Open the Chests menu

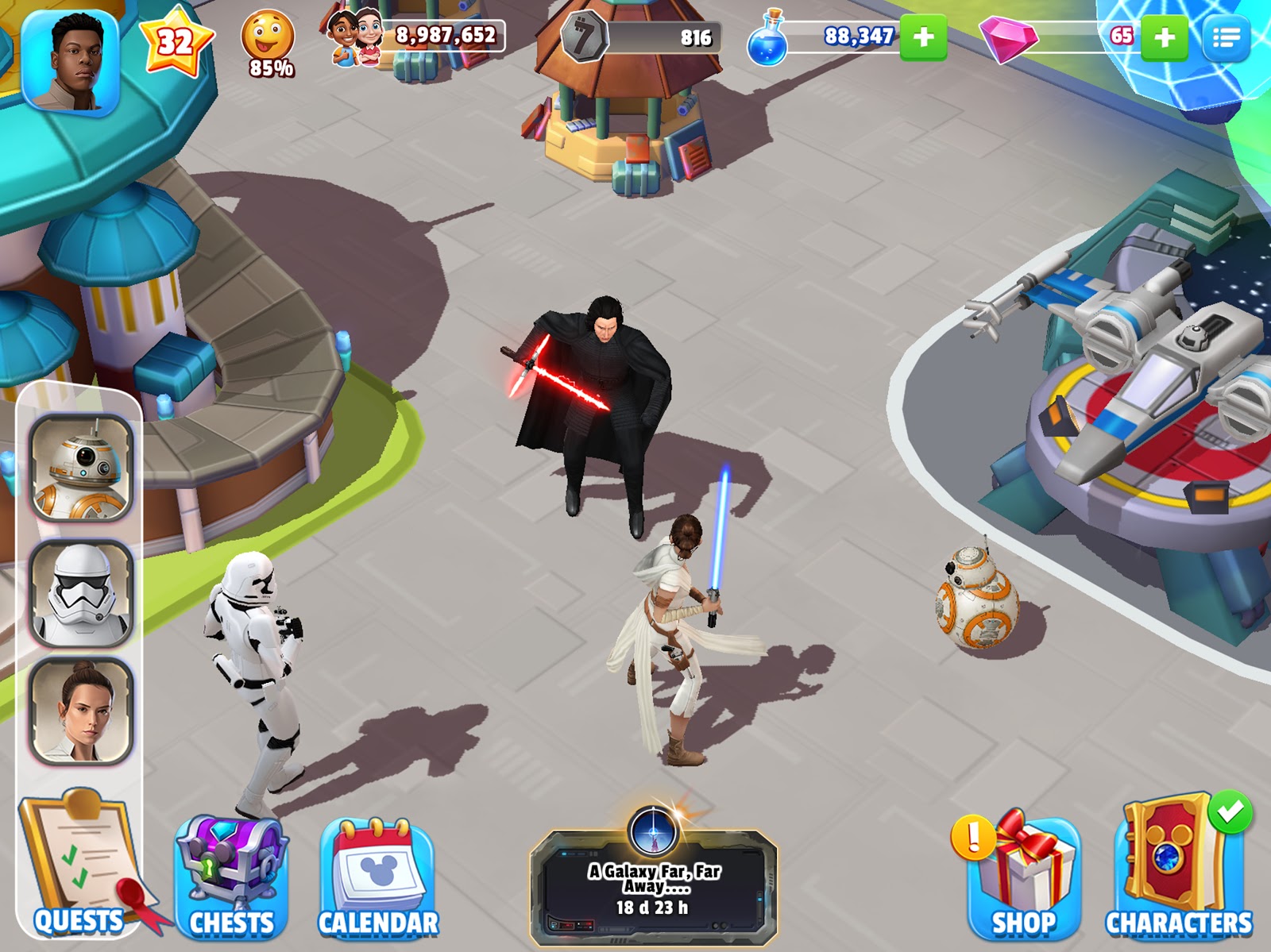(231, 877)
